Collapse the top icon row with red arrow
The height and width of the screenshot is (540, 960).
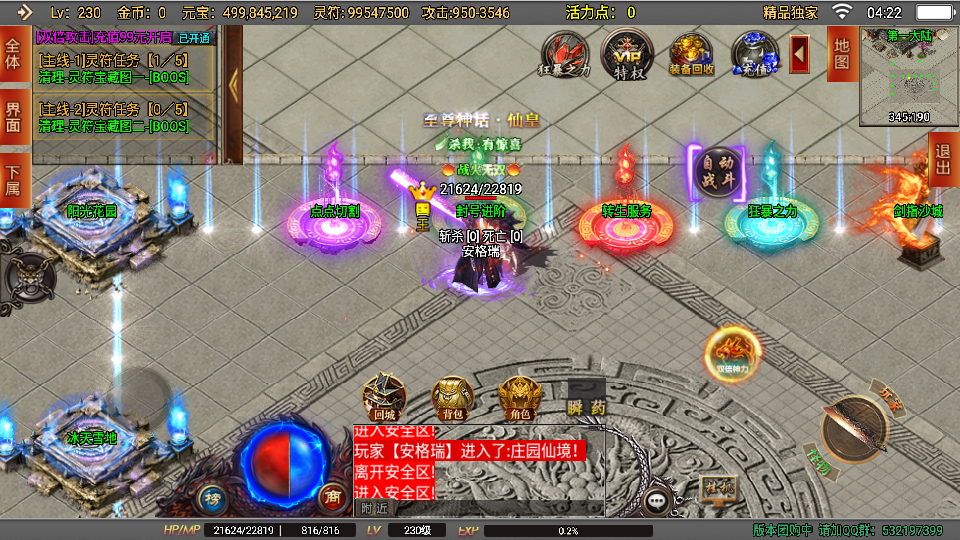coord(800,53)
